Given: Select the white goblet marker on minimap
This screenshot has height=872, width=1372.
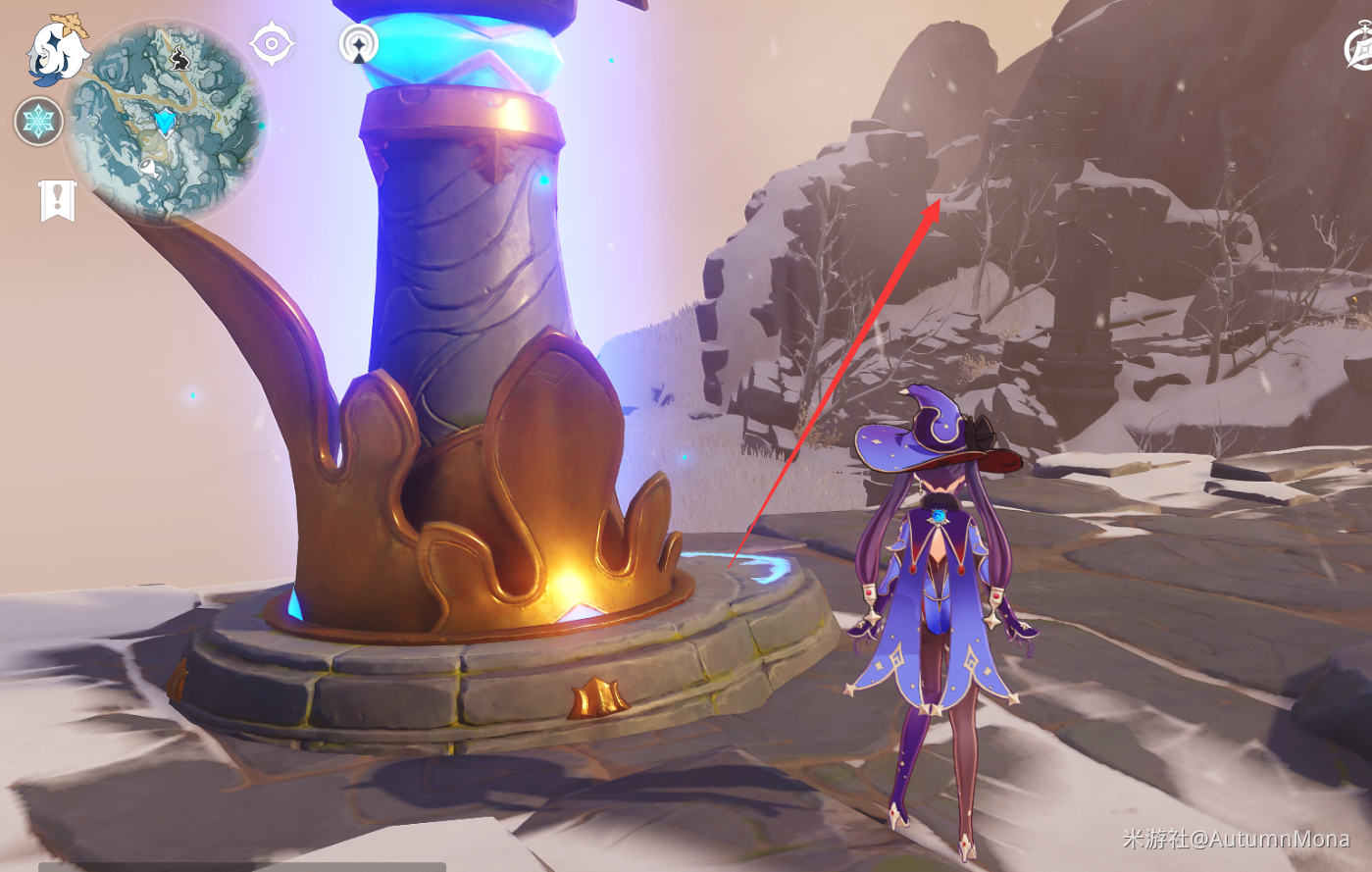Looking at the screenshot, I should (x=148, y=167).
